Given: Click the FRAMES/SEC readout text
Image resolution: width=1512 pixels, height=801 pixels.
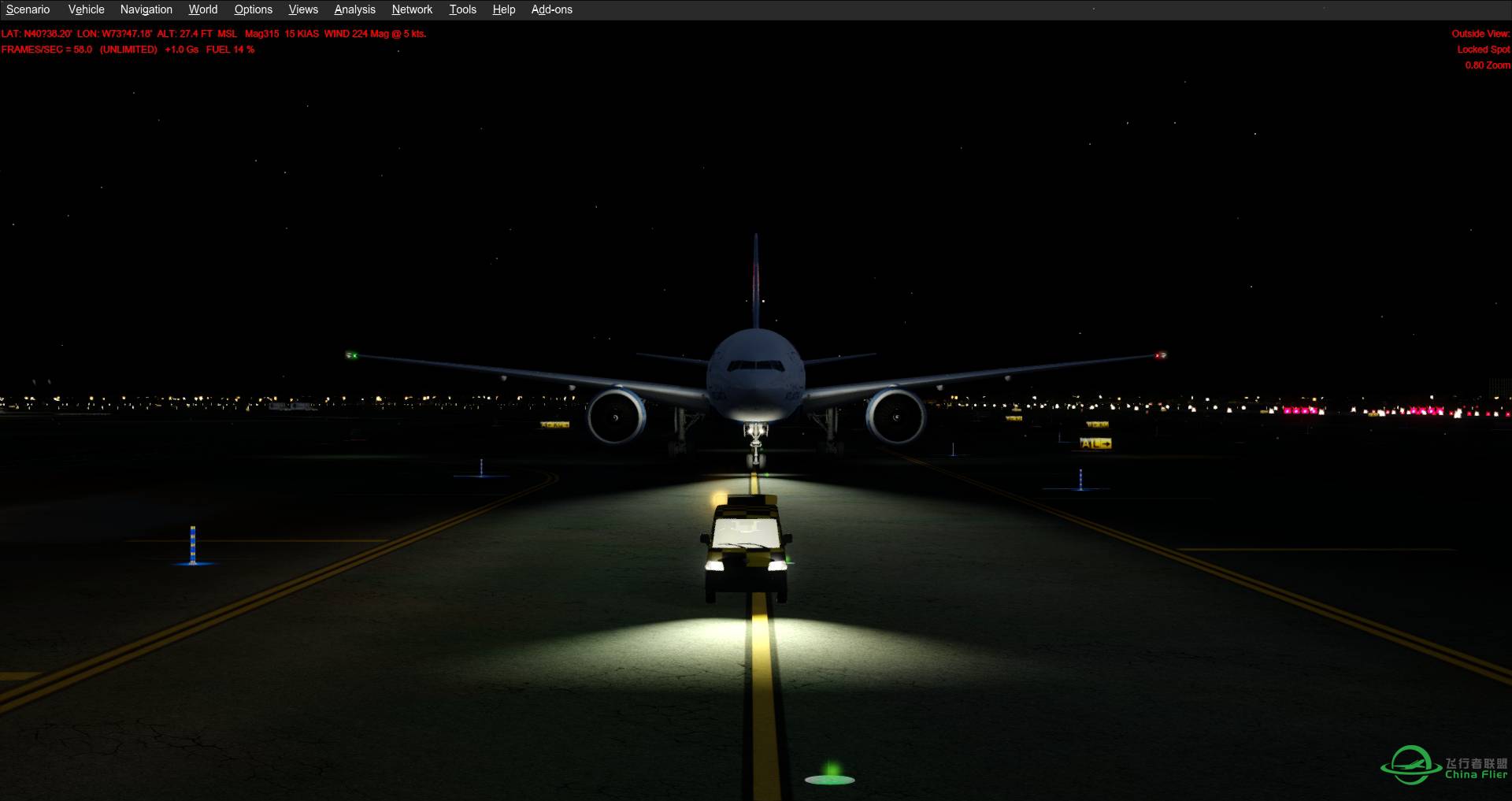Looking at the screenshot, I should click(45, 49).
